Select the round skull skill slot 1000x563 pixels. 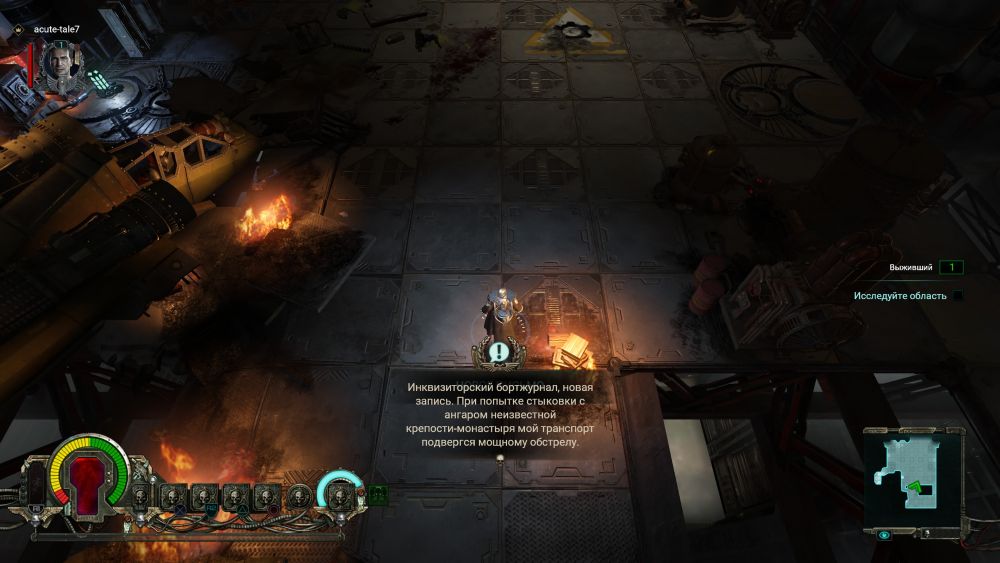[298, 494]
